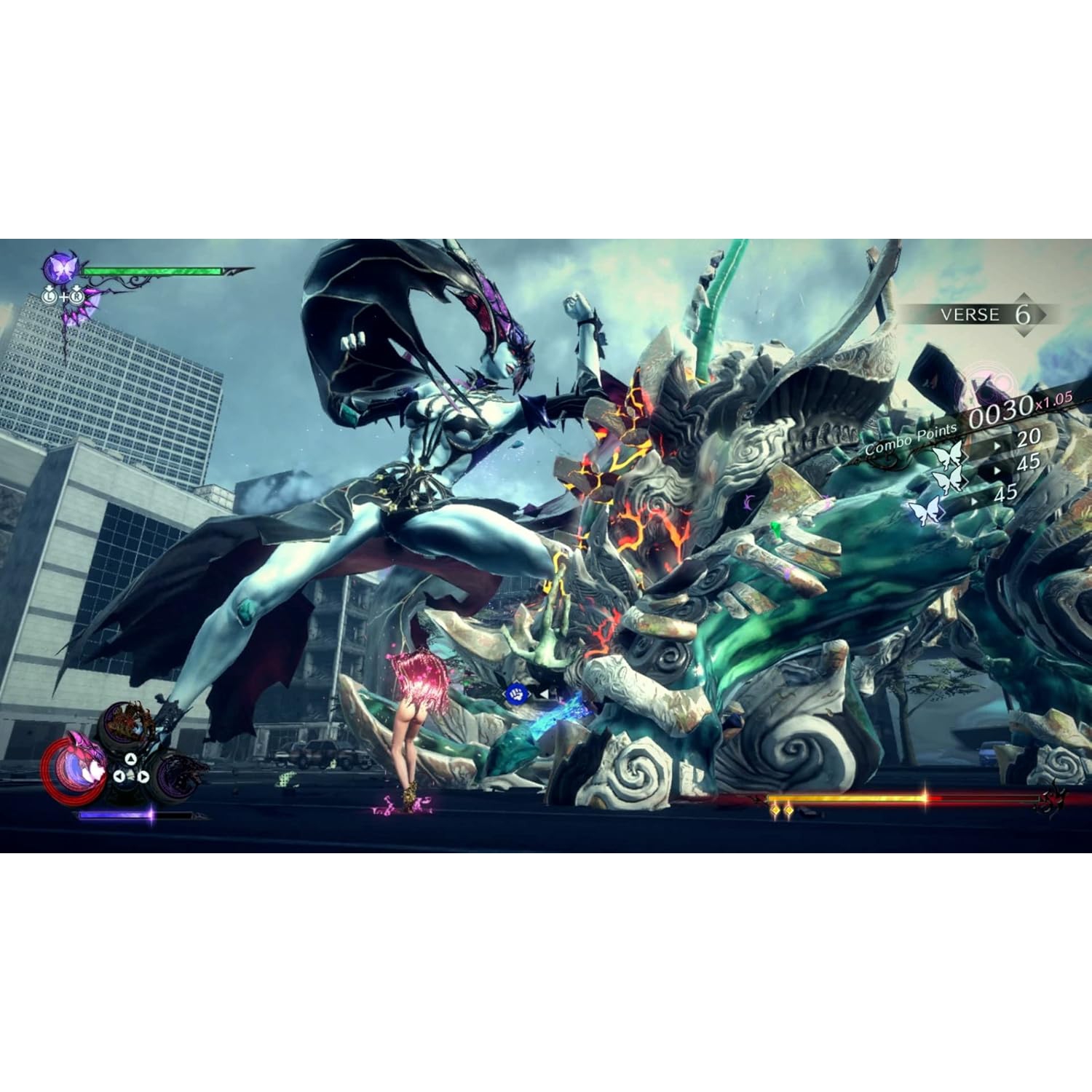
Task: Toggle the left d-pad demon selector
Action: point(119,777)
